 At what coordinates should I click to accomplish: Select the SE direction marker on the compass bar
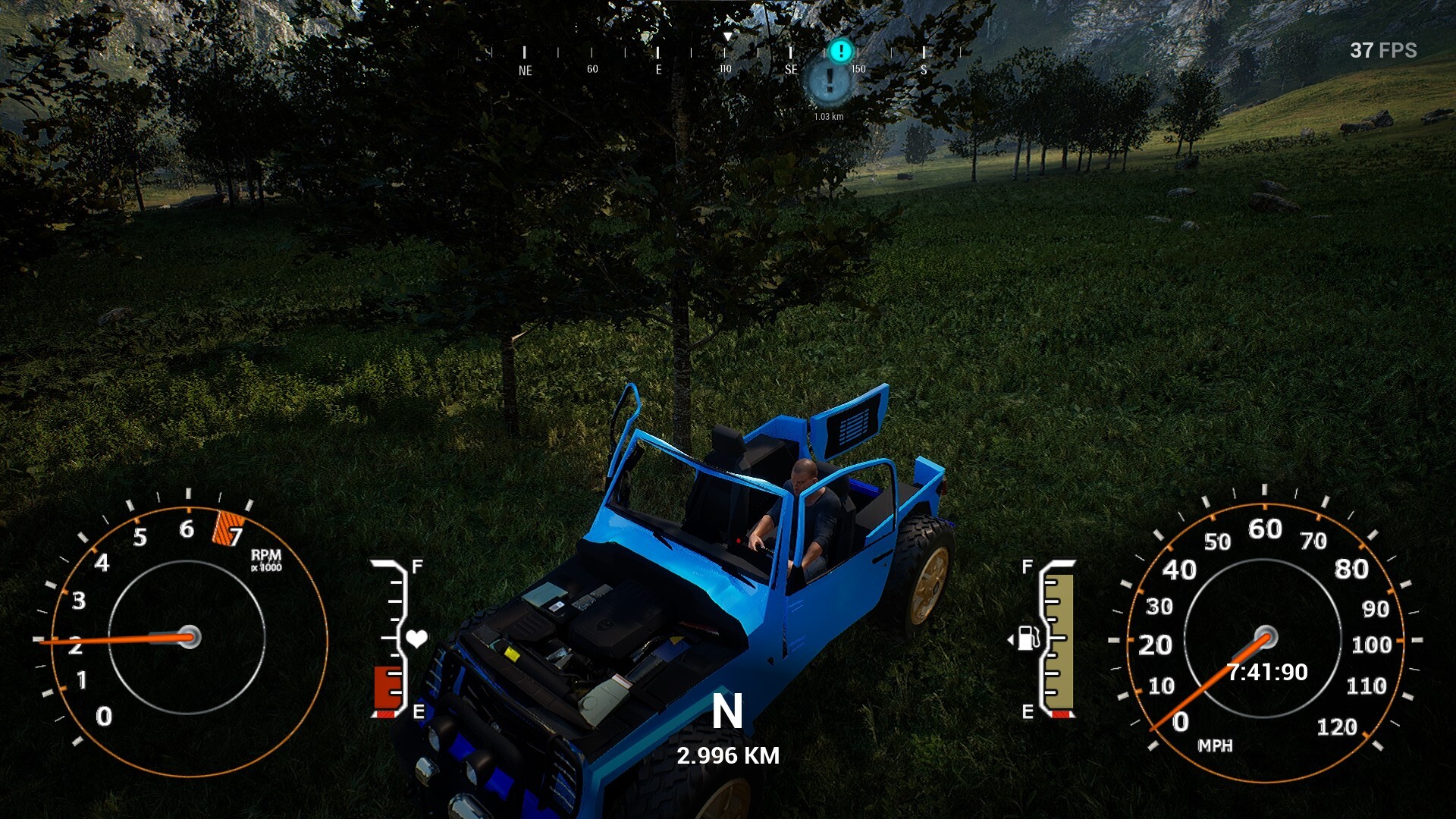[791, 68]
